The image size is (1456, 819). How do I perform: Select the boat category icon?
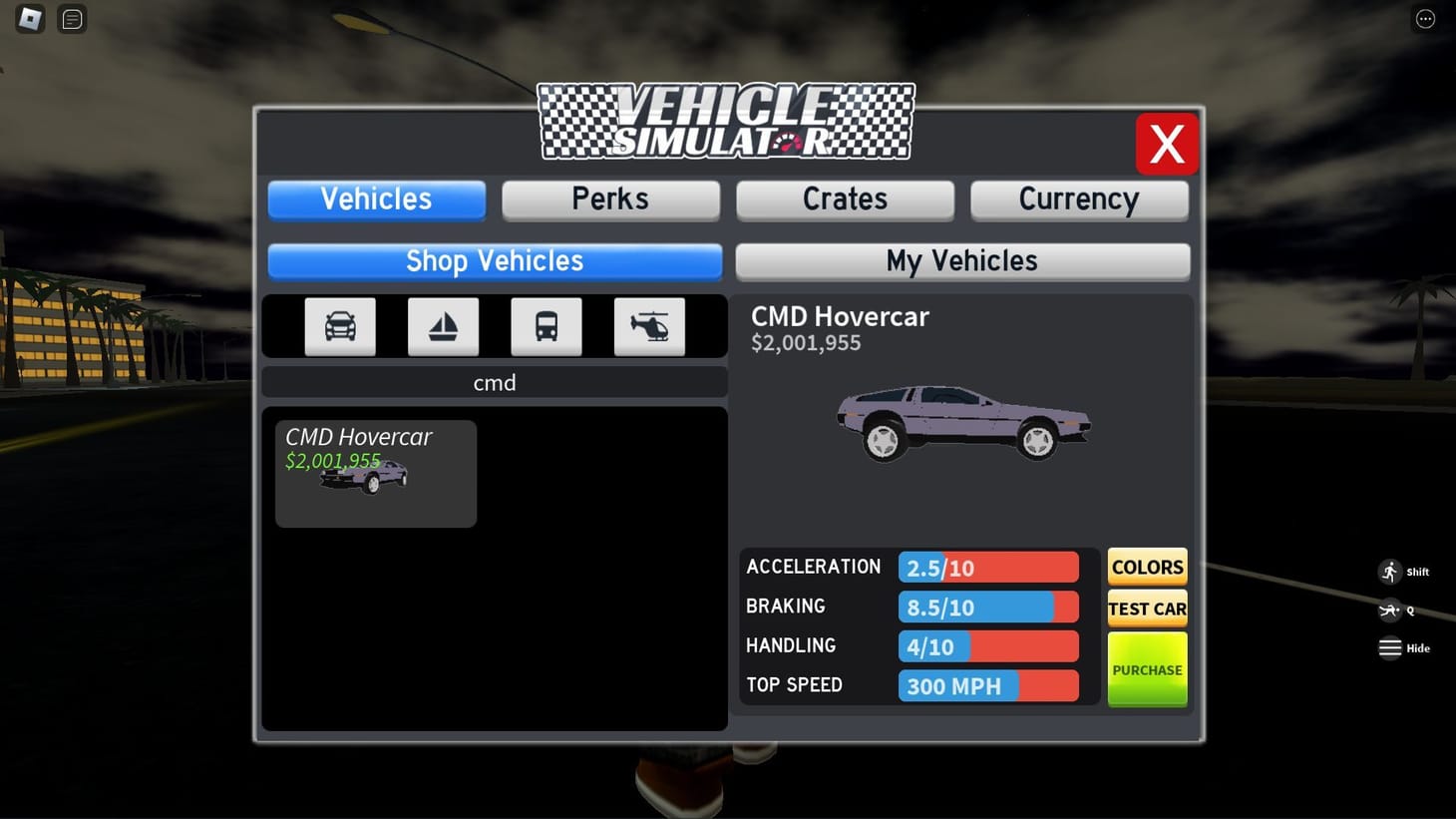[x=443, y=326]
